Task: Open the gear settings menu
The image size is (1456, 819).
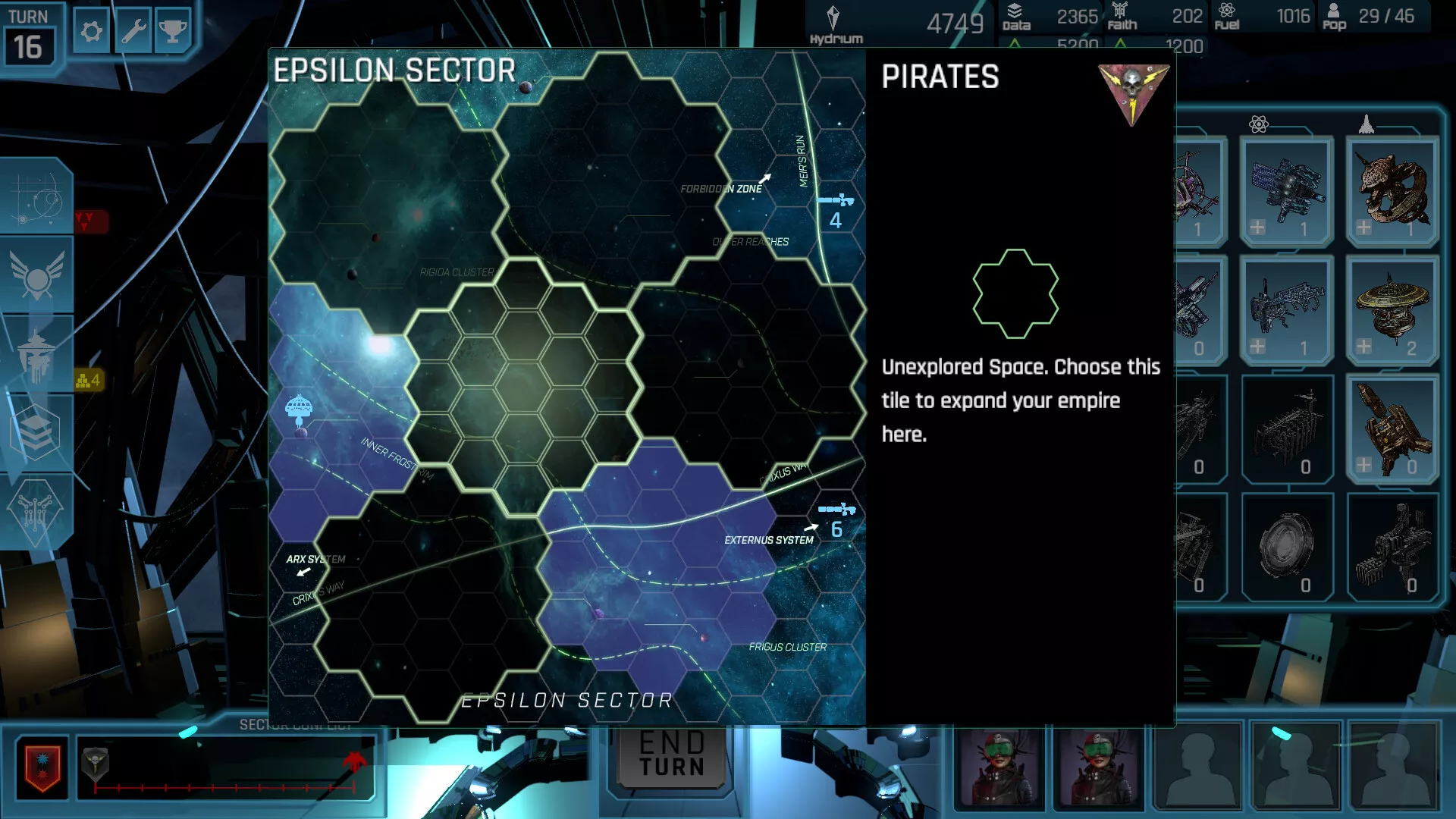Action: 92,32
